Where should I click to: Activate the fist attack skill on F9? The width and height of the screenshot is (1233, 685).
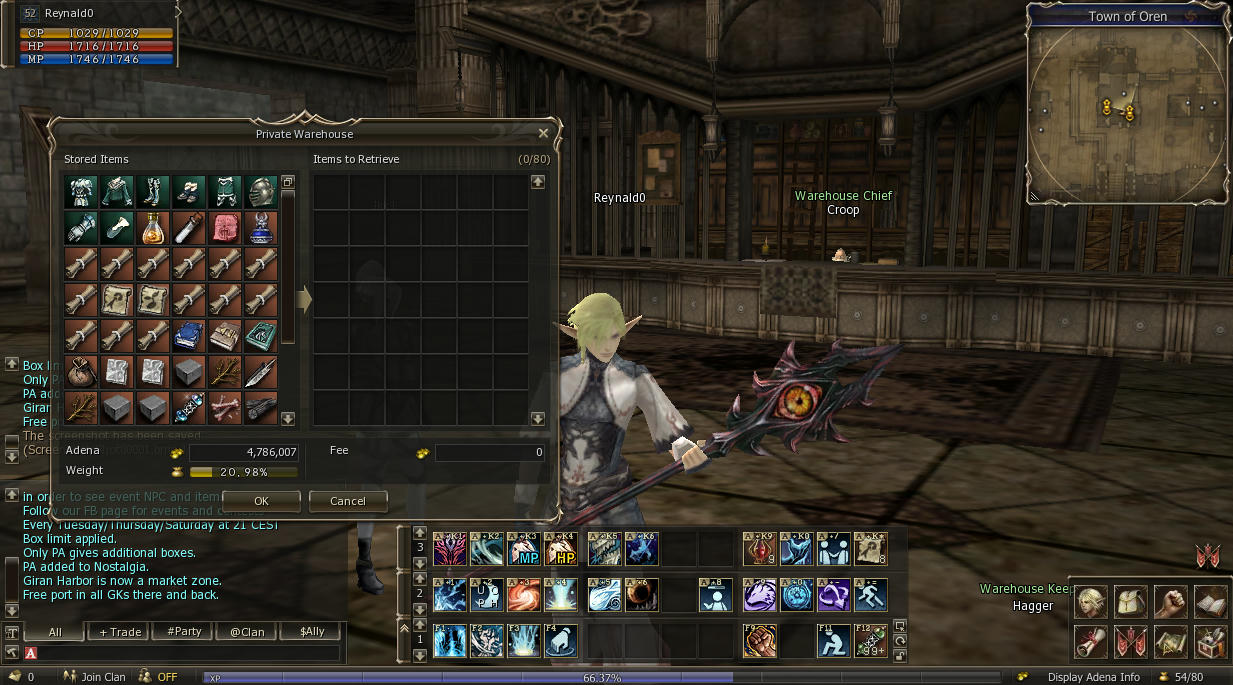pos(759,641)
